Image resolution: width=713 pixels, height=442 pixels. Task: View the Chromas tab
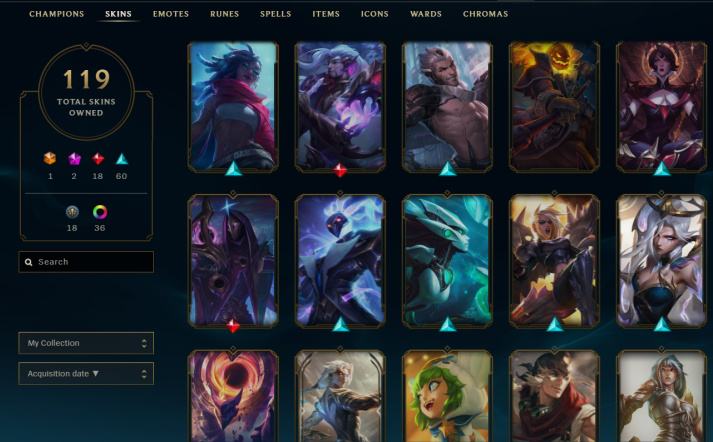485,14
